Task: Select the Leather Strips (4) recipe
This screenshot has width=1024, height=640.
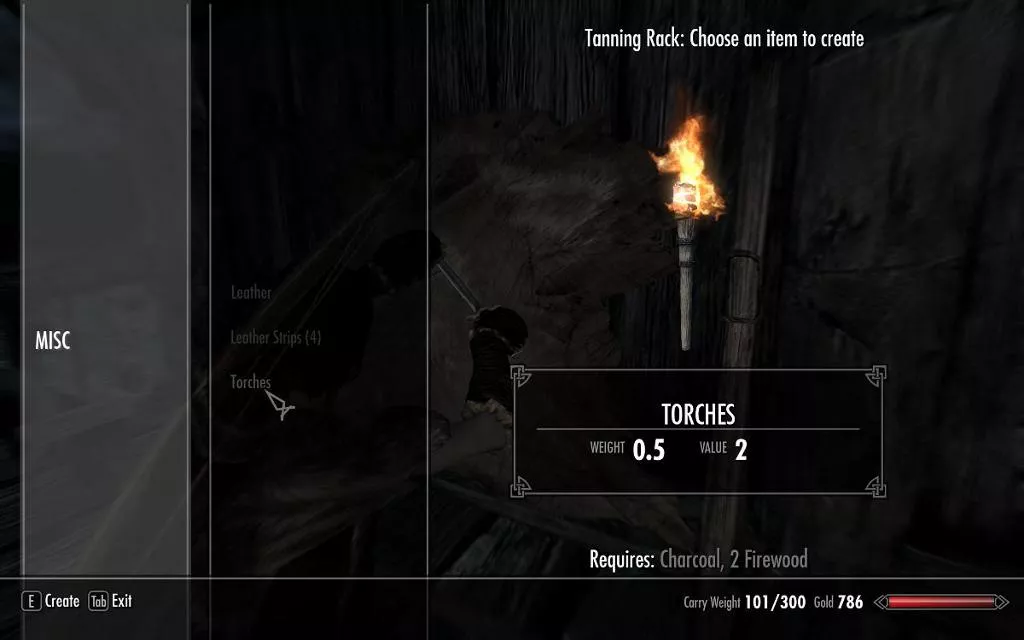Action: point(275,338)
